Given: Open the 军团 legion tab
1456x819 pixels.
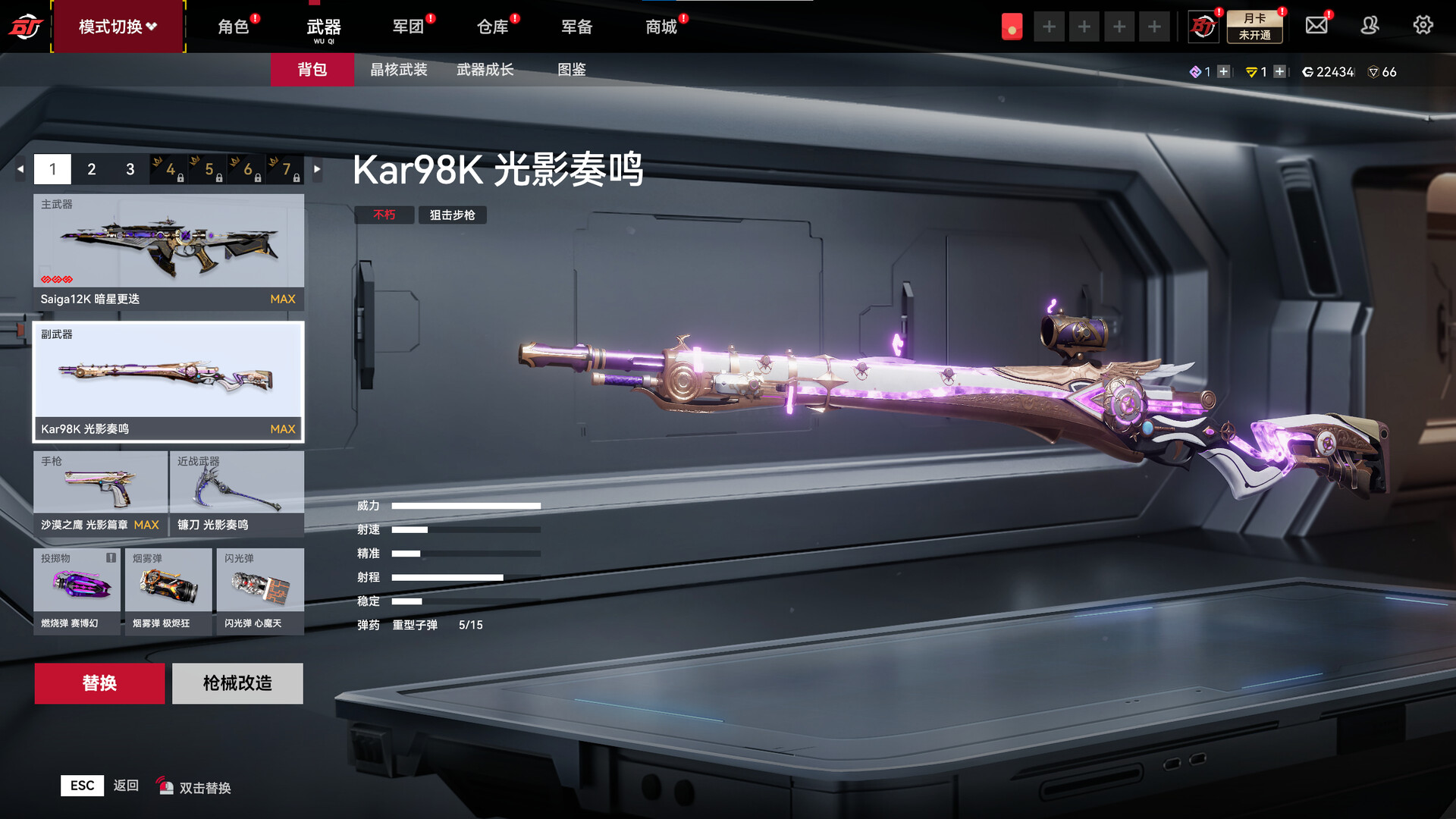Looking at the screenshot, I should pos(408,27).
